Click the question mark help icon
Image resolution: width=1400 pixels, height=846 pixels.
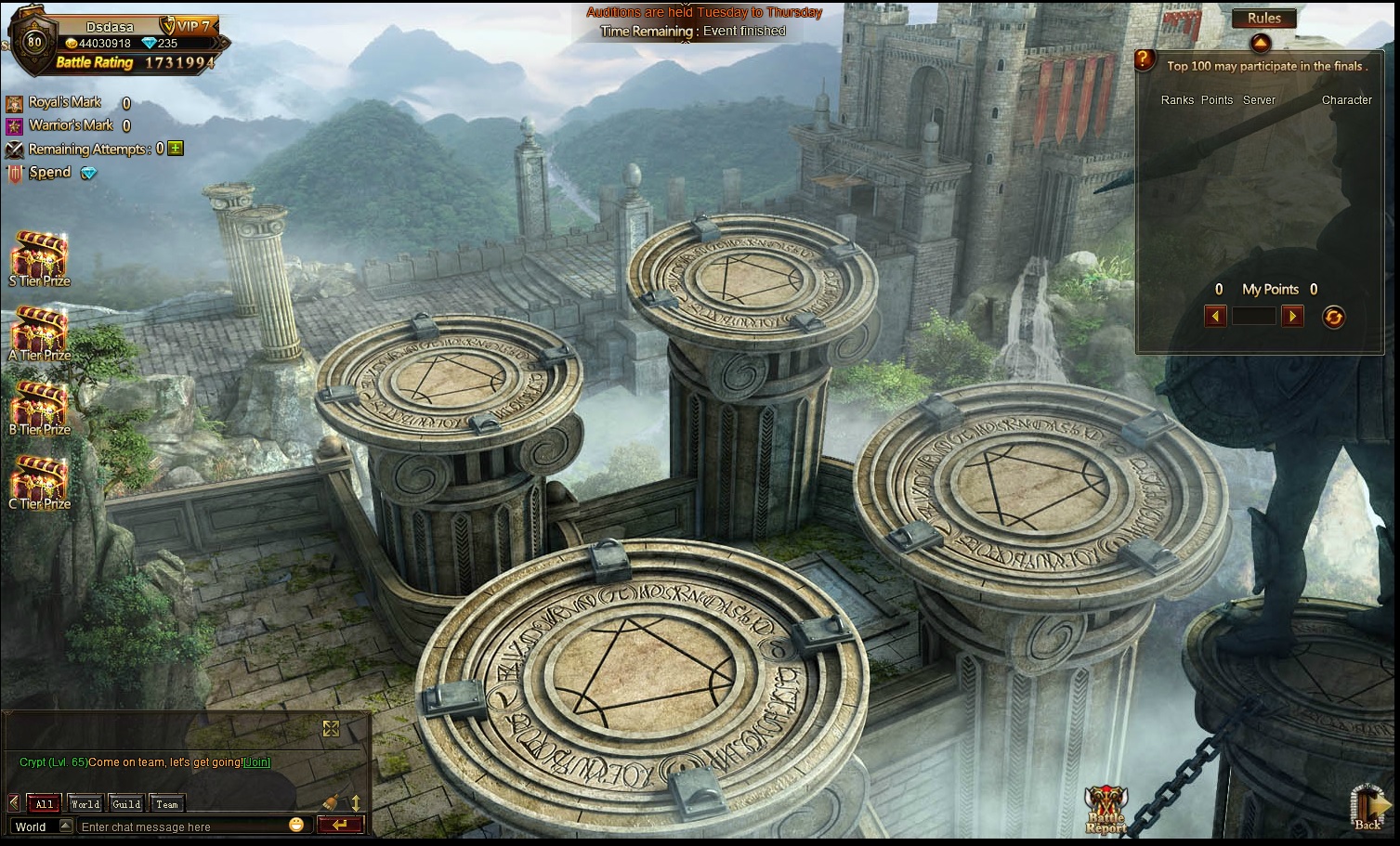pyautogui.click(x=1146, y=61)
